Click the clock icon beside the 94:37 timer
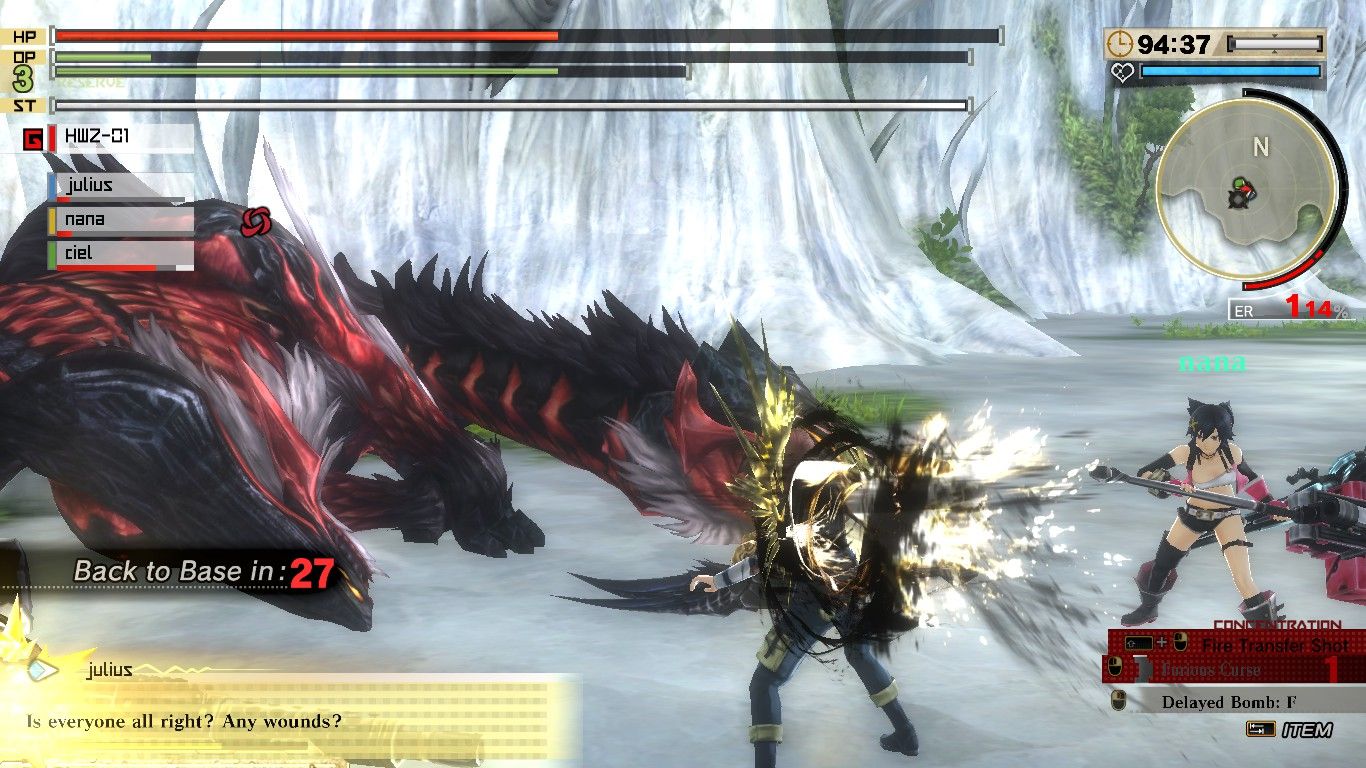This screenshot has height=768, width=1366. [x=1119, y=43]
